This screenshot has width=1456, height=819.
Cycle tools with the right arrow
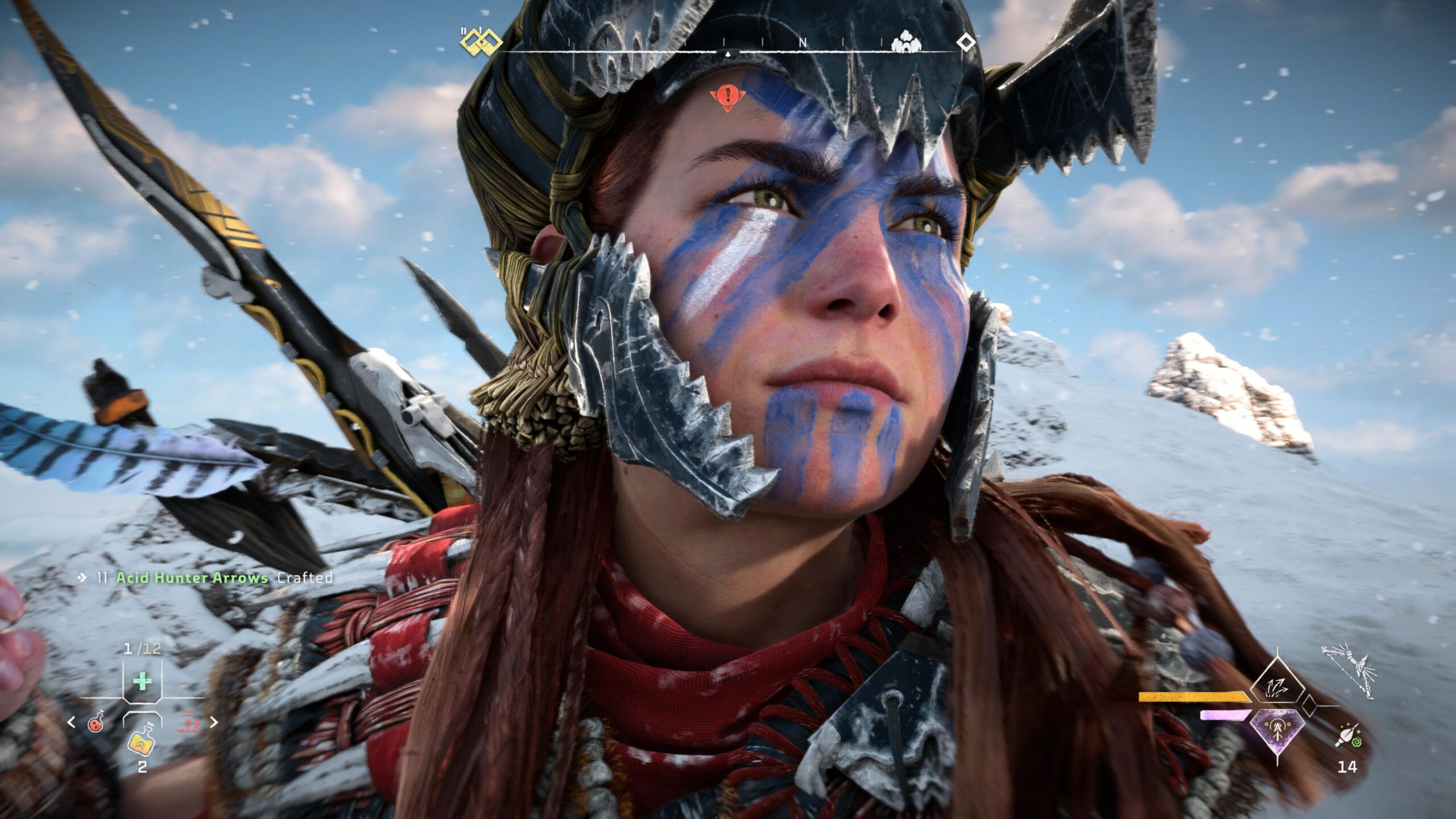point(214,722)
